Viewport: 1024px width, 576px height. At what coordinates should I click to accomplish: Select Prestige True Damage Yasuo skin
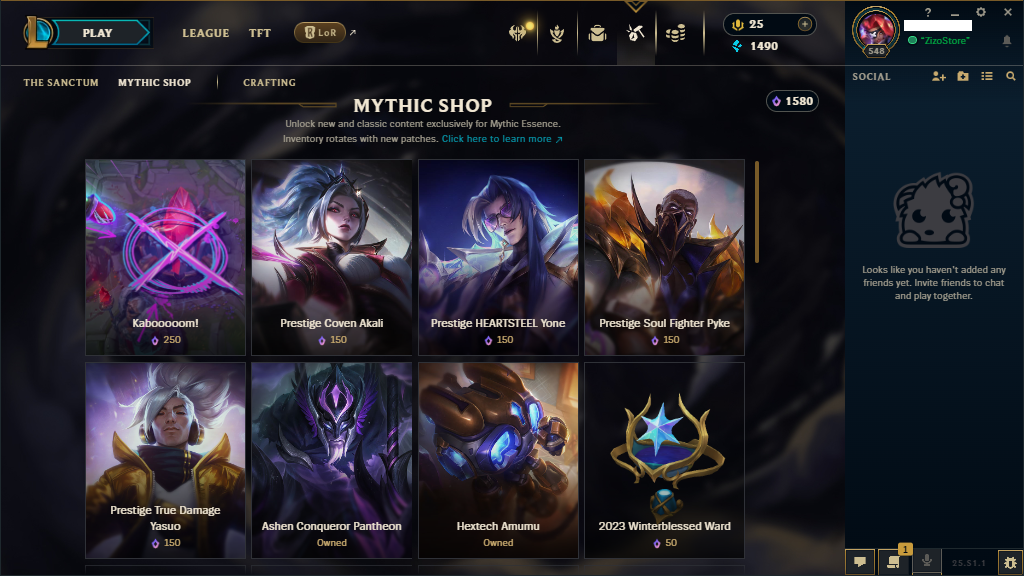coord(165,459)
